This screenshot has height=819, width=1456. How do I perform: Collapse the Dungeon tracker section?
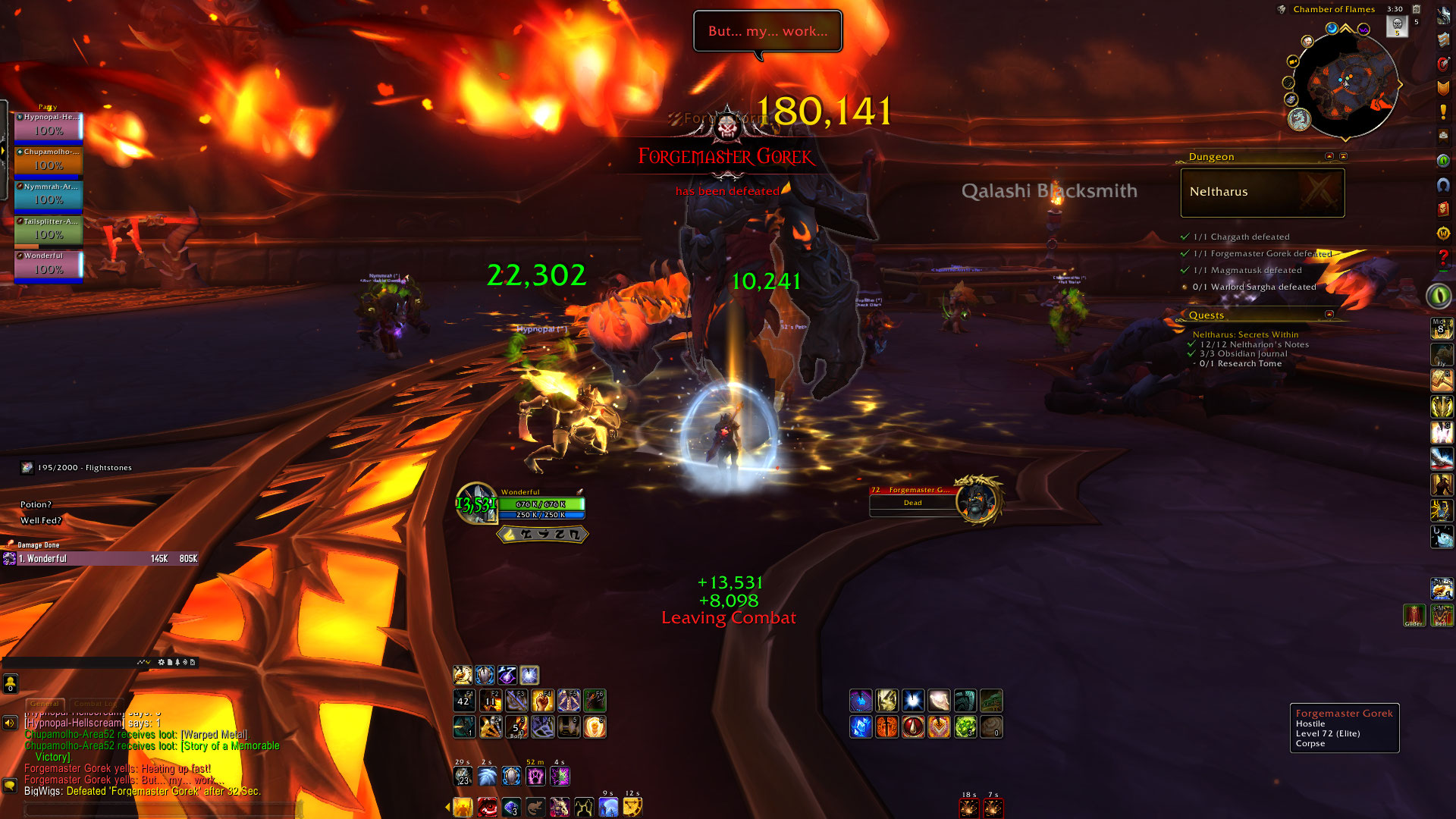click(1329, 156)
